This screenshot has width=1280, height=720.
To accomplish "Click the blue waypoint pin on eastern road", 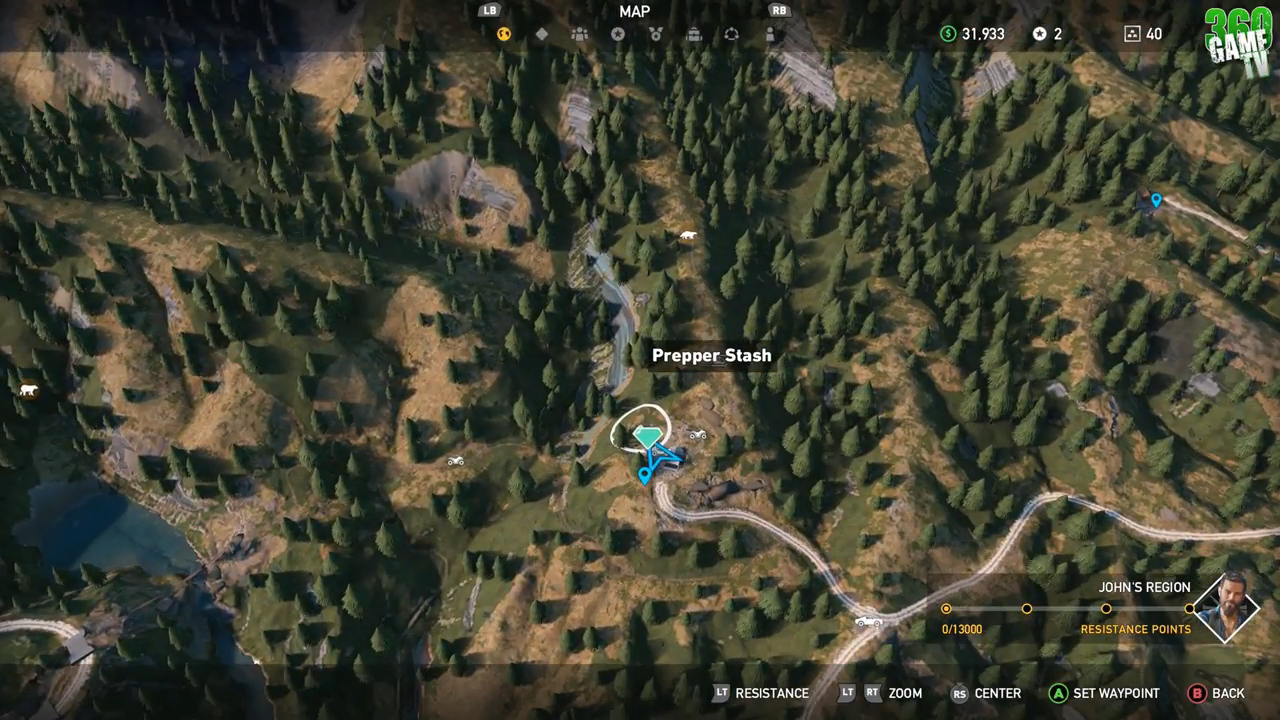I will (x=1156, y=199).
